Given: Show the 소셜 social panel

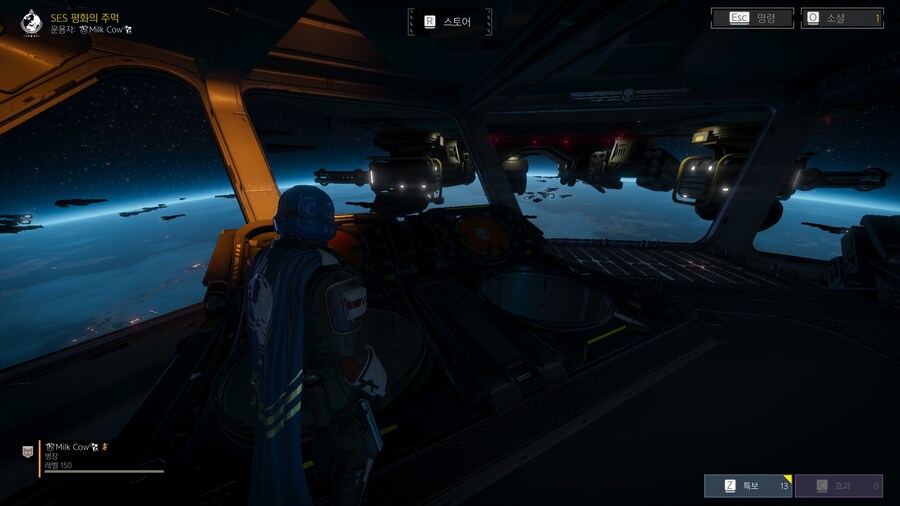Looking at the screenshot, I should click(842, 18).
